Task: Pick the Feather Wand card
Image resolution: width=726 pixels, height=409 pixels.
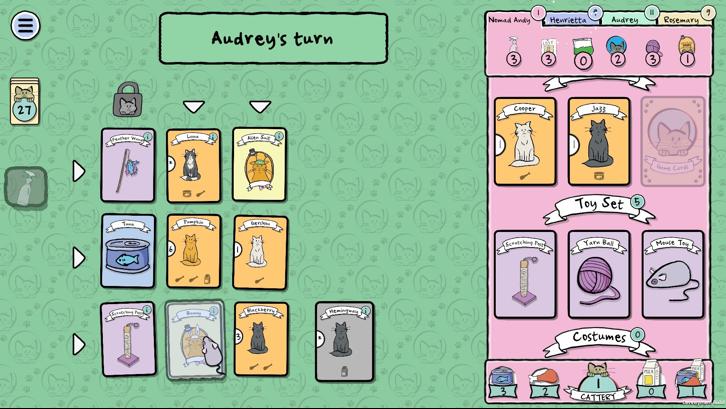Action: click(128, 165)
